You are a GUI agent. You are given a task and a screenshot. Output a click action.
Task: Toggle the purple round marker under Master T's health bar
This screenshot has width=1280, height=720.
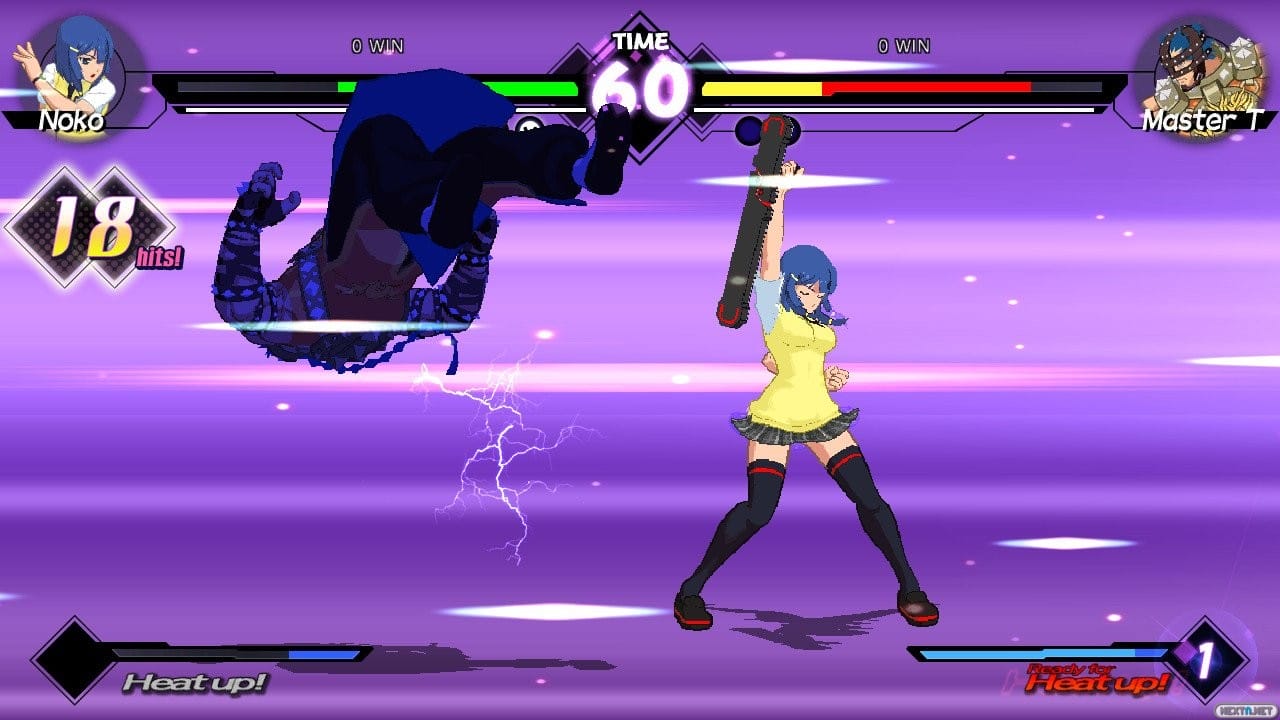(x=747, y=128)
